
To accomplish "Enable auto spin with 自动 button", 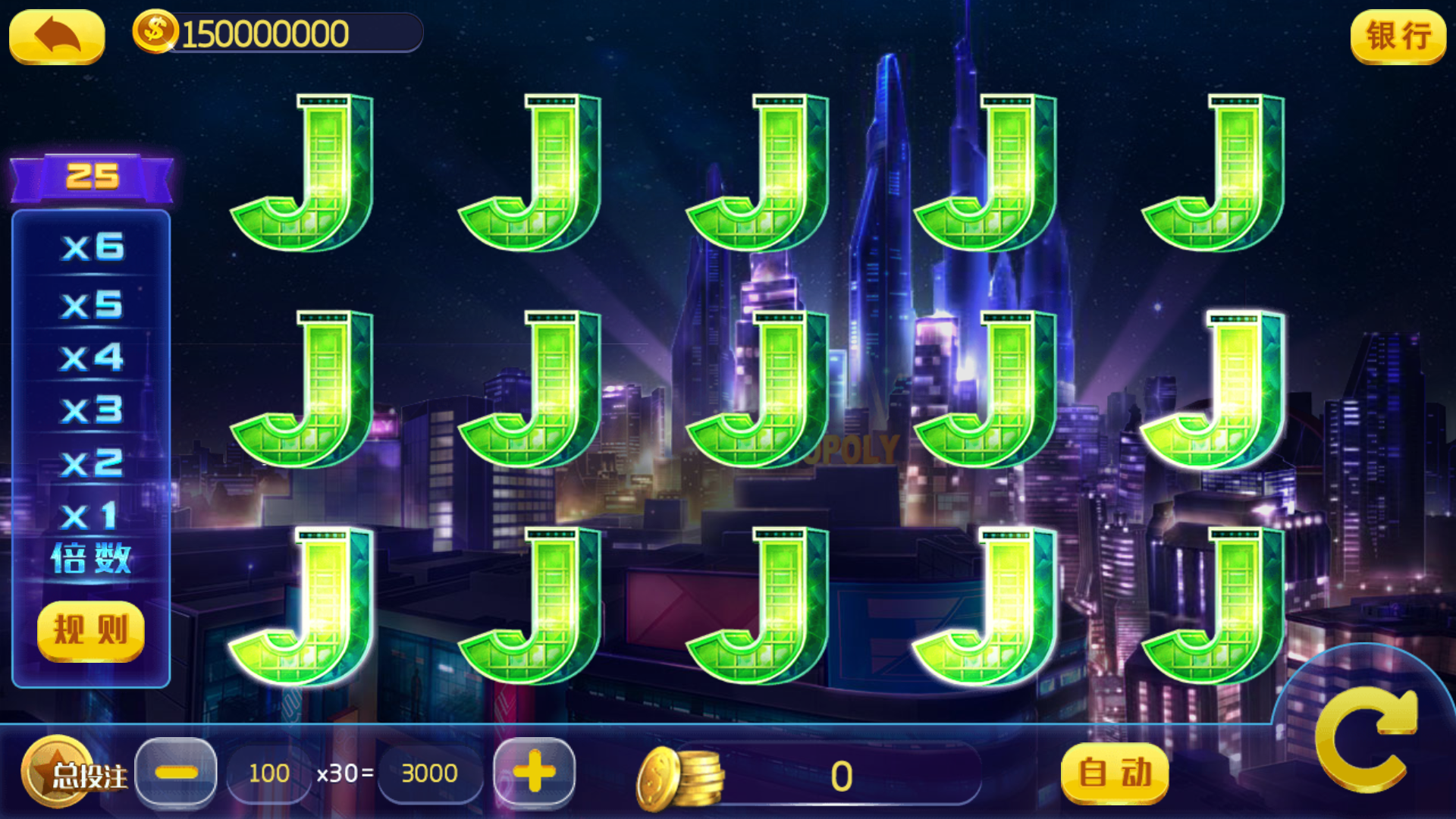I will (x=1114, y=773).
